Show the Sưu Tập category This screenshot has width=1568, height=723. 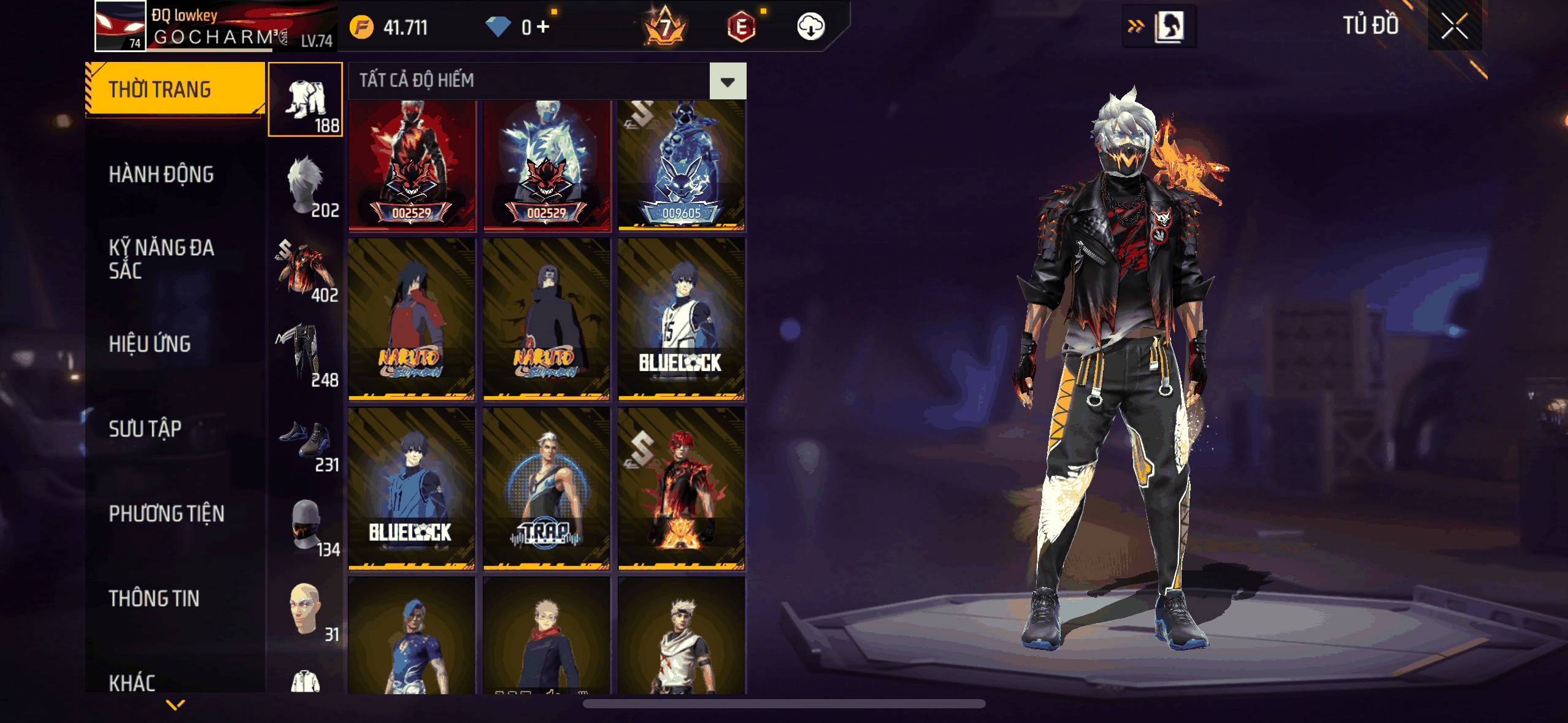[145, 429]
